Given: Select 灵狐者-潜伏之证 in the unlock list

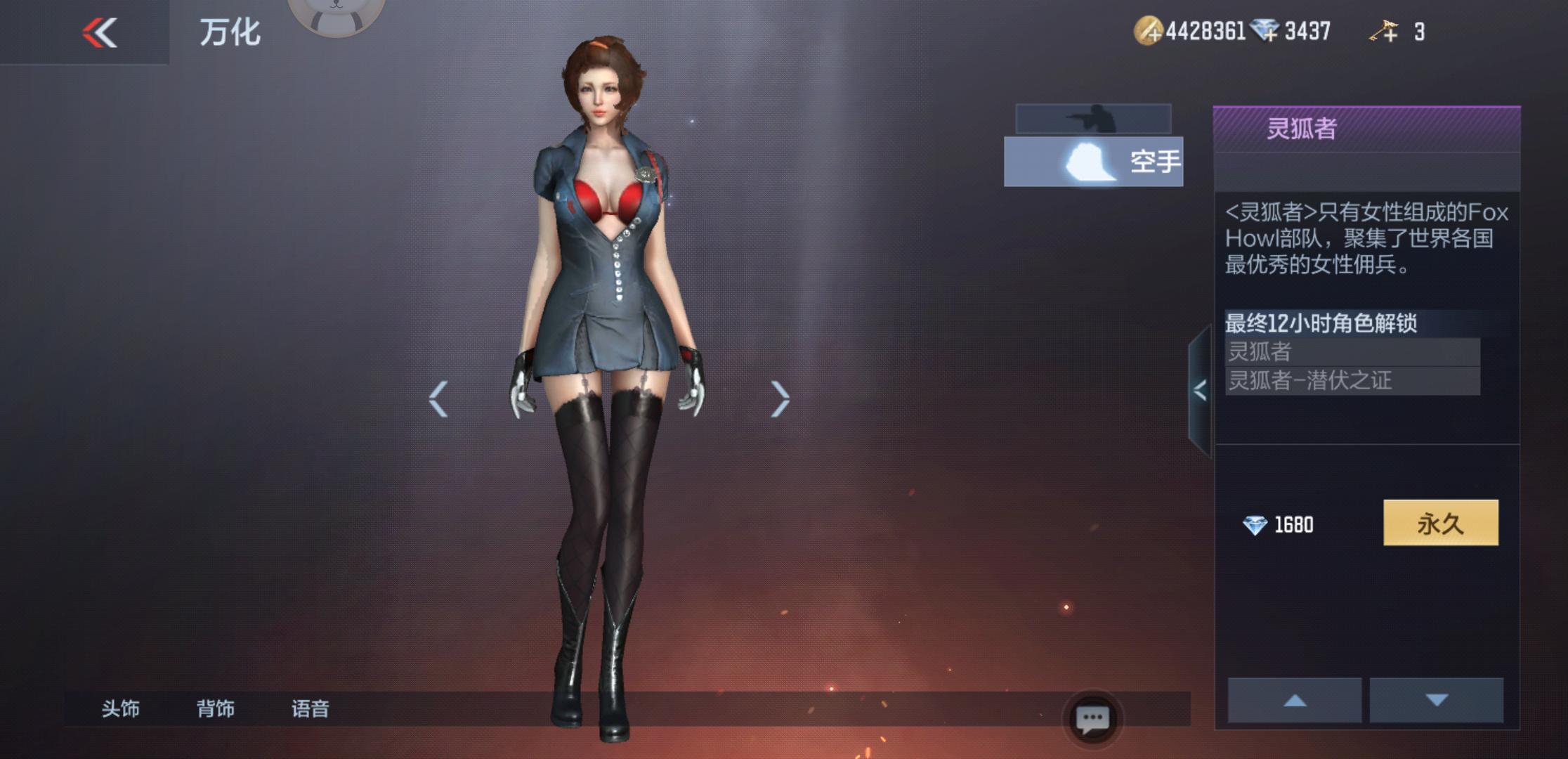Looking at the screenshot, I should point(1352,381).
